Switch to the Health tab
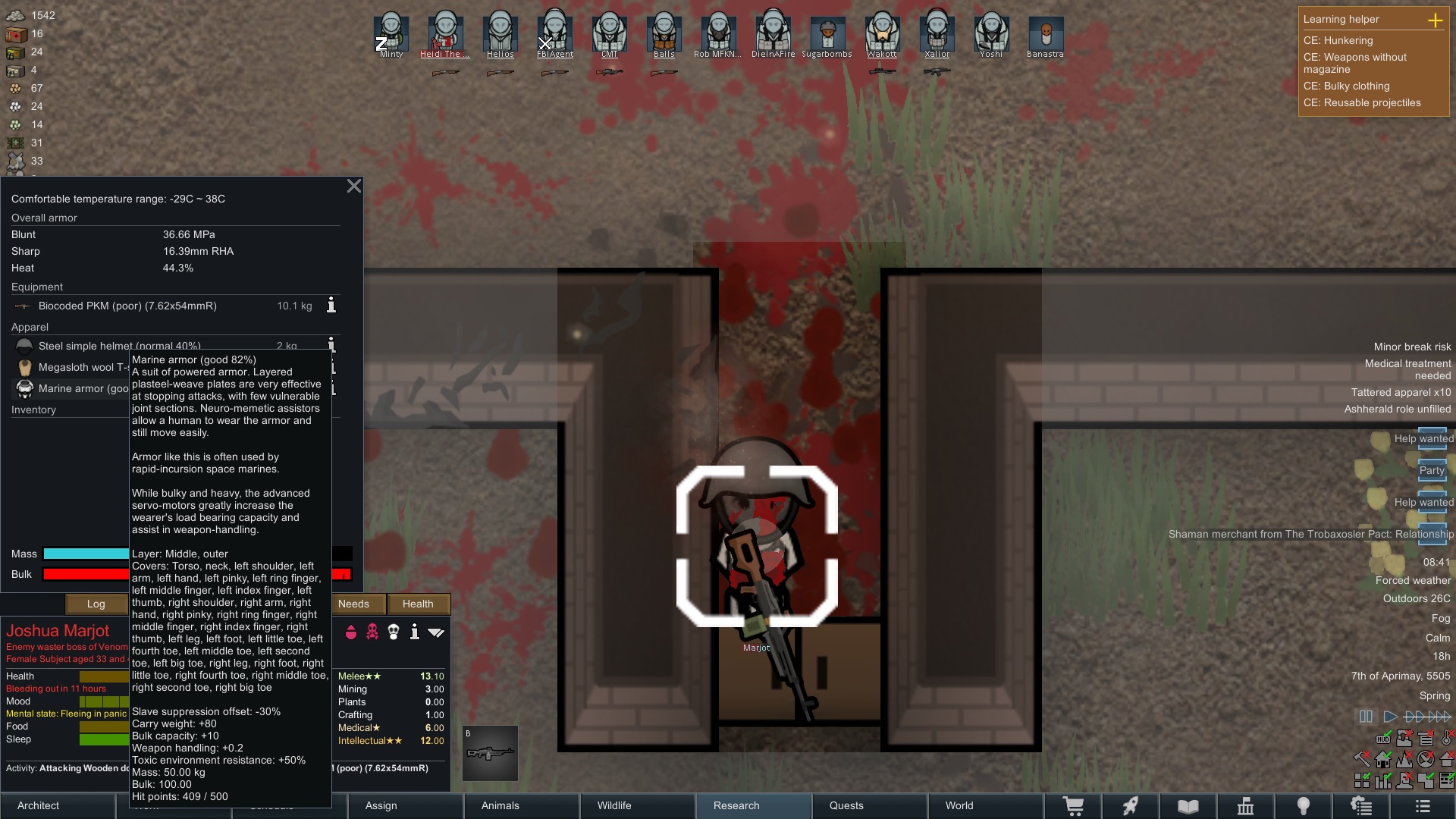1456x819 pixels. [419, 604]
